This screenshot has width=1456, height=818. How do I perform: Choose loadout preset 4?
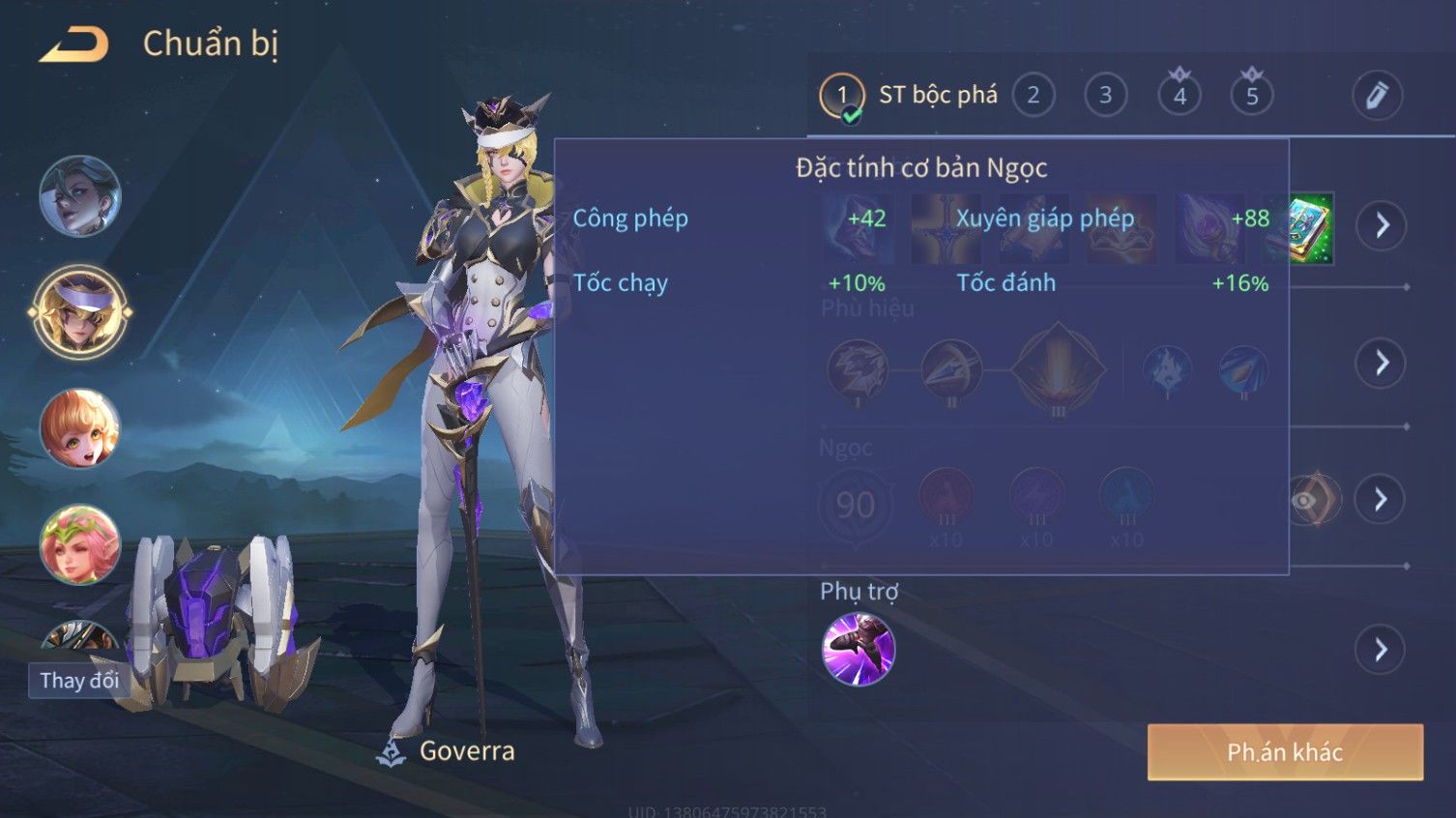point(1179,96)
